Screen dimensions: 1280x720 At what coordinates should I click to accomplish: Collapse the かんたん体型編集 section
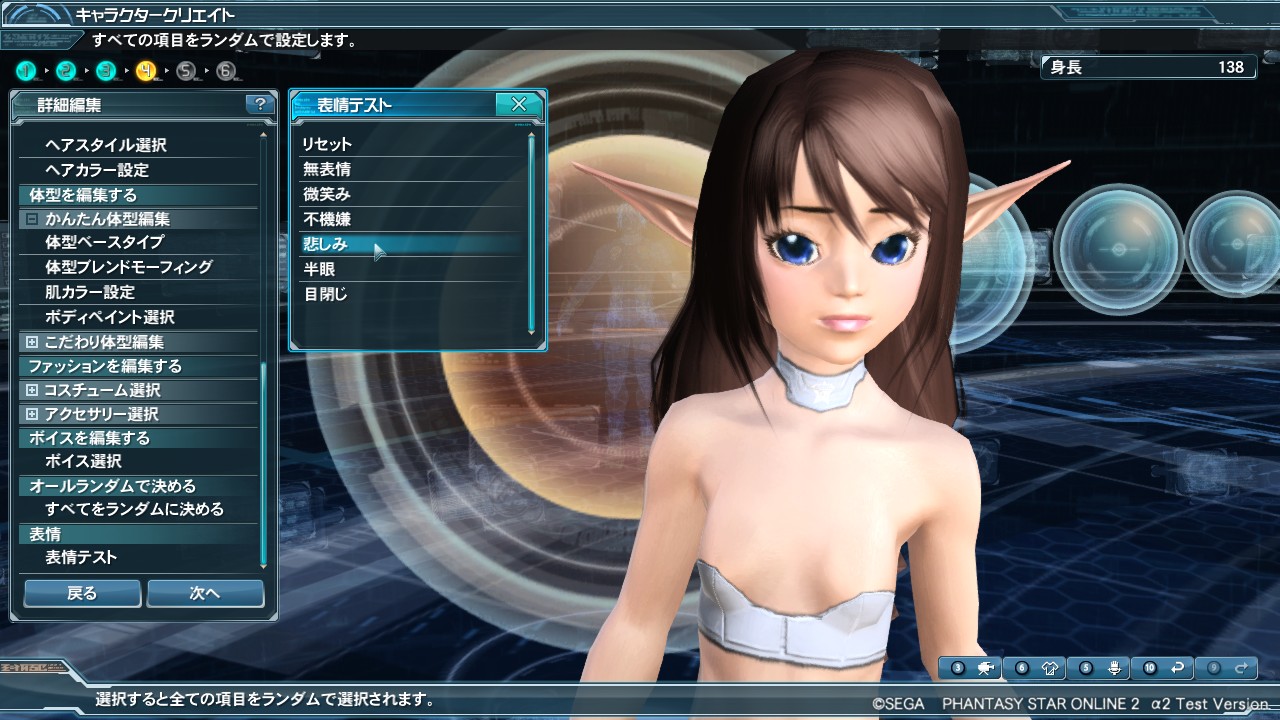tap(32, 219)
